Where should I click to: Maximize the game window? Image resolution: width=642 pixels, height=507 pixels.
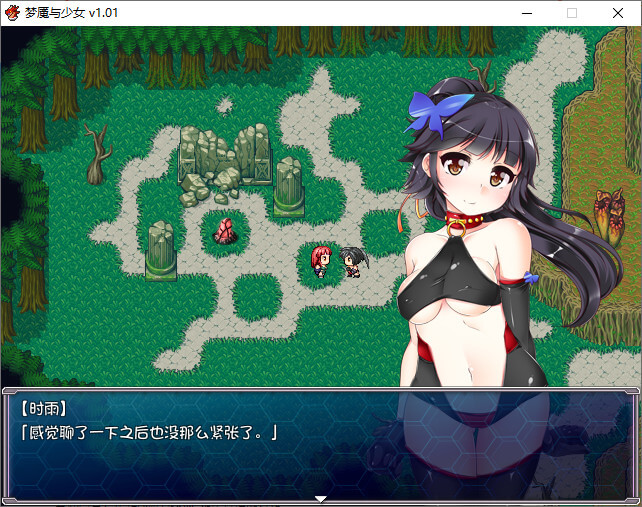(x=572, y=13)
